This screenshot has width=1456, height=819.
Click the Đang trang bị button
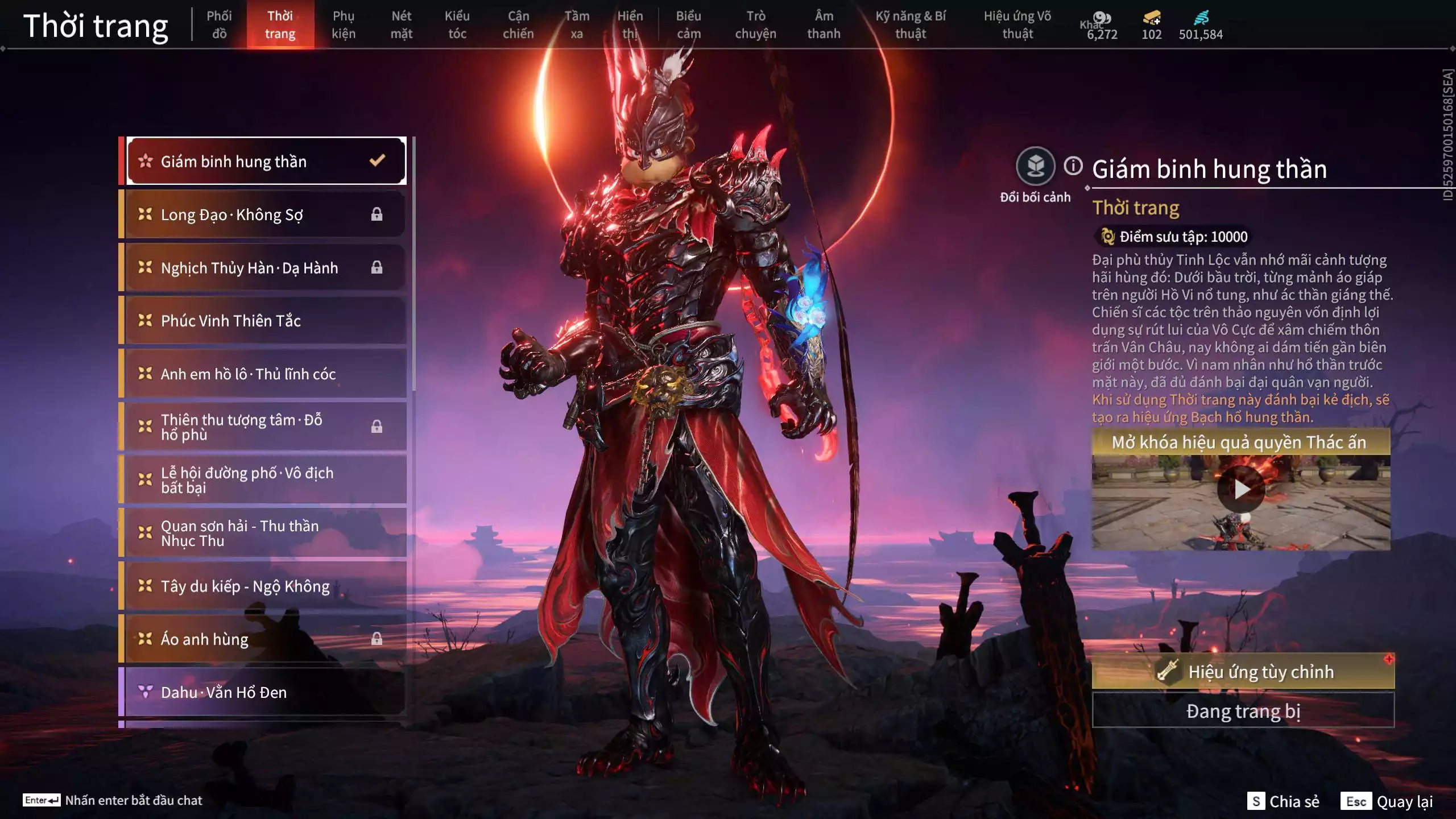coord(1243,711)
